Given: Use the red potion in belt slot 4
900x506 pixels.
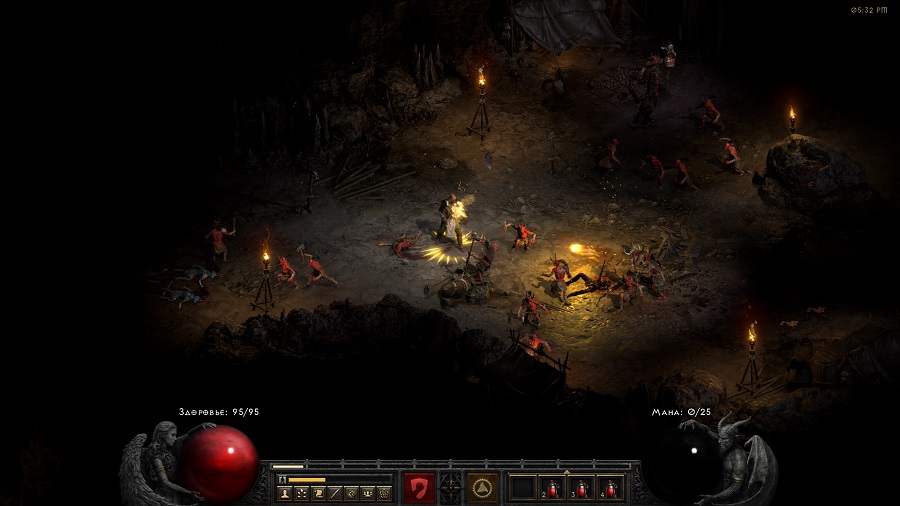Looking at the screenshot, I should point(609,488).
